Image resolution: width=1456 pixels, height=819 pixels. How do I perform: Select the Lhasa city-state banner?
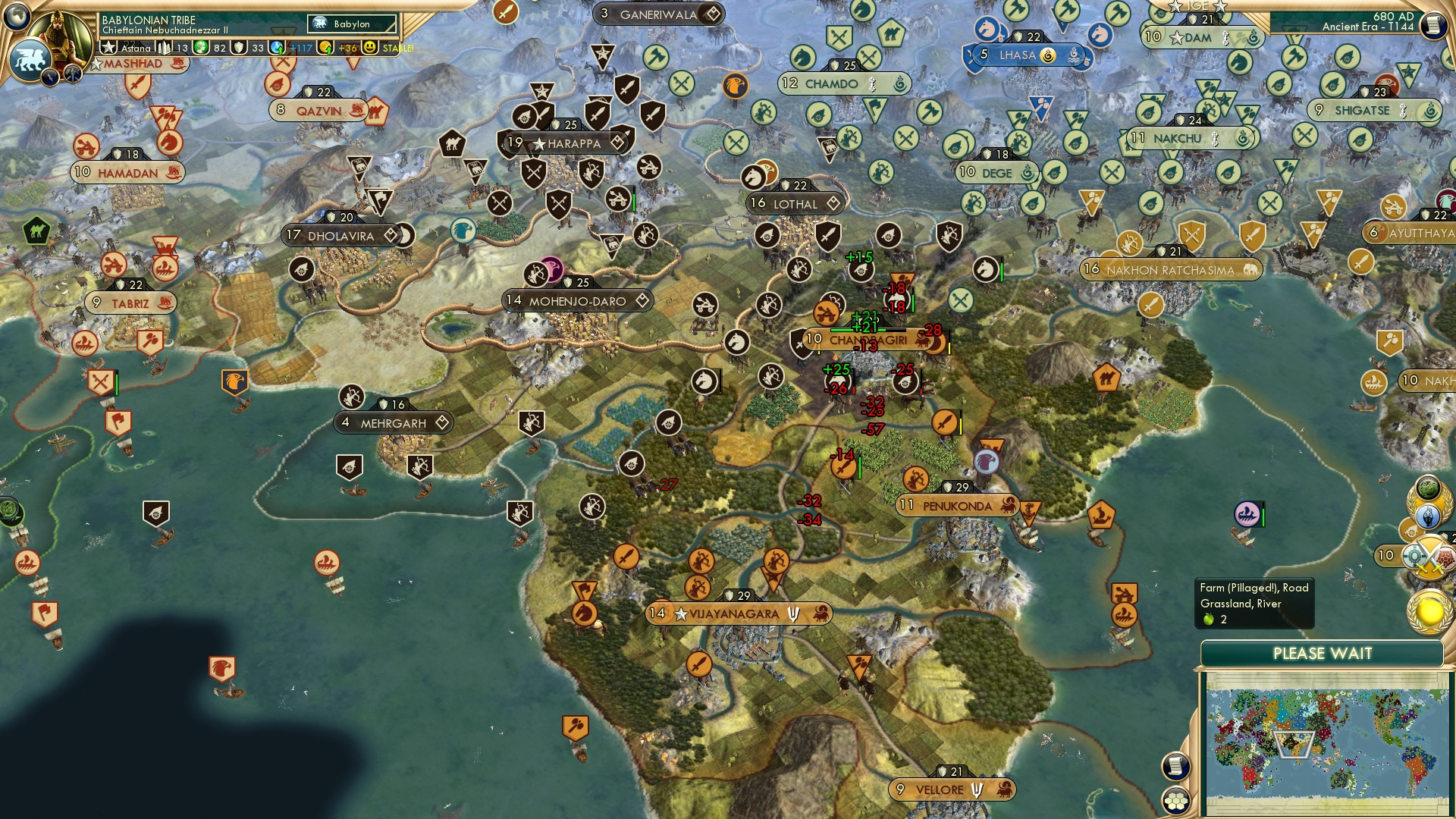tap(1020, 54)
